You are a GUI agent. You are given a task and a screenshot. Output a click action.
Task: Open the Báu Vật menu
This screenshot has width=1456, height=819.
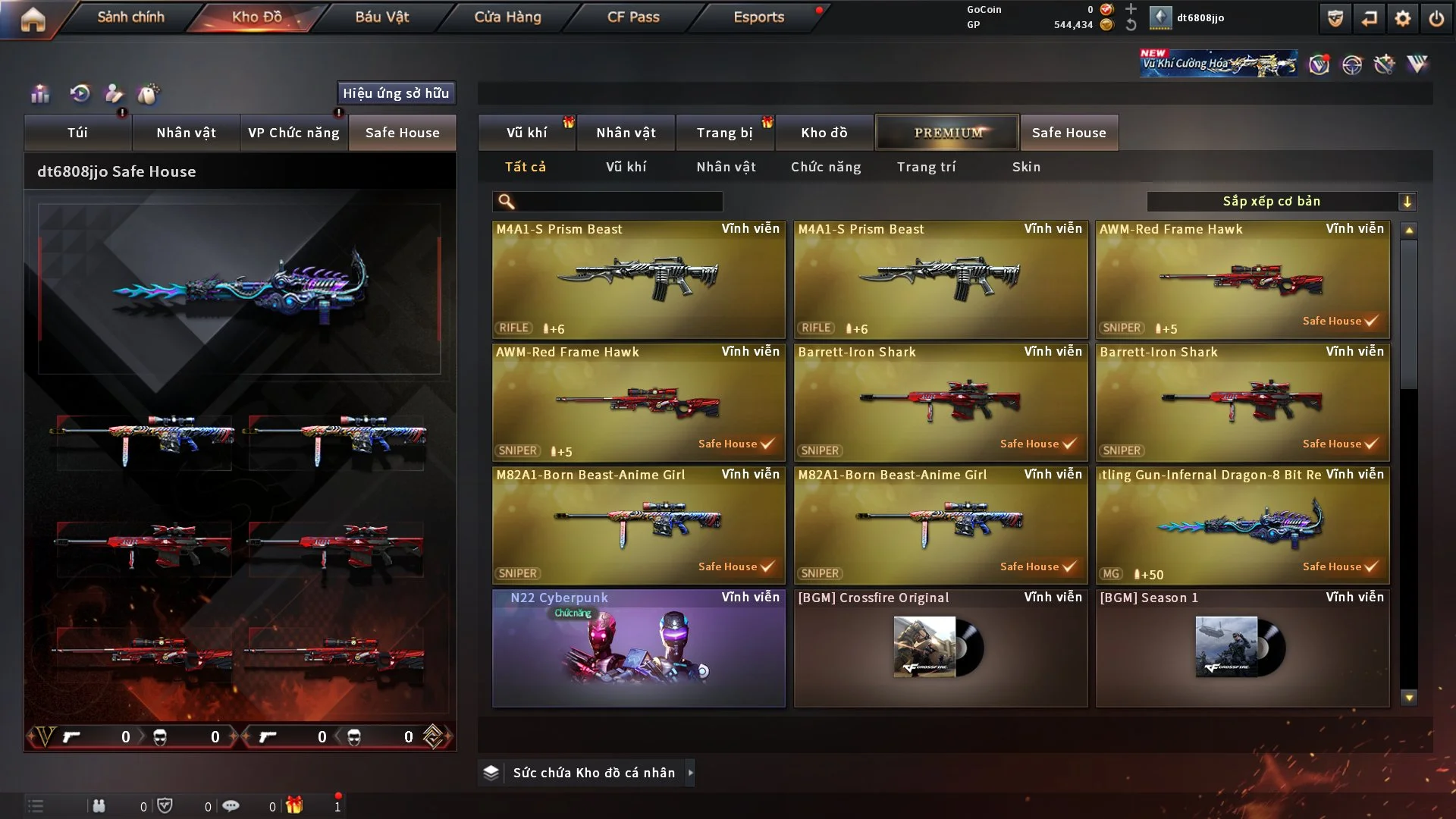click(381, 17)
